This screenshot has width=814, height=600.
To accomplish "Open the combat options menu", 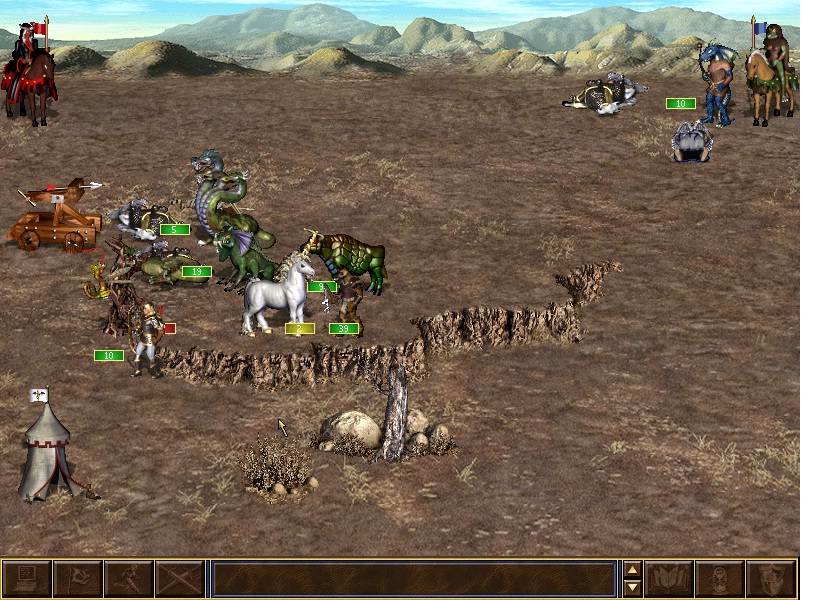I will coord(26,579).
